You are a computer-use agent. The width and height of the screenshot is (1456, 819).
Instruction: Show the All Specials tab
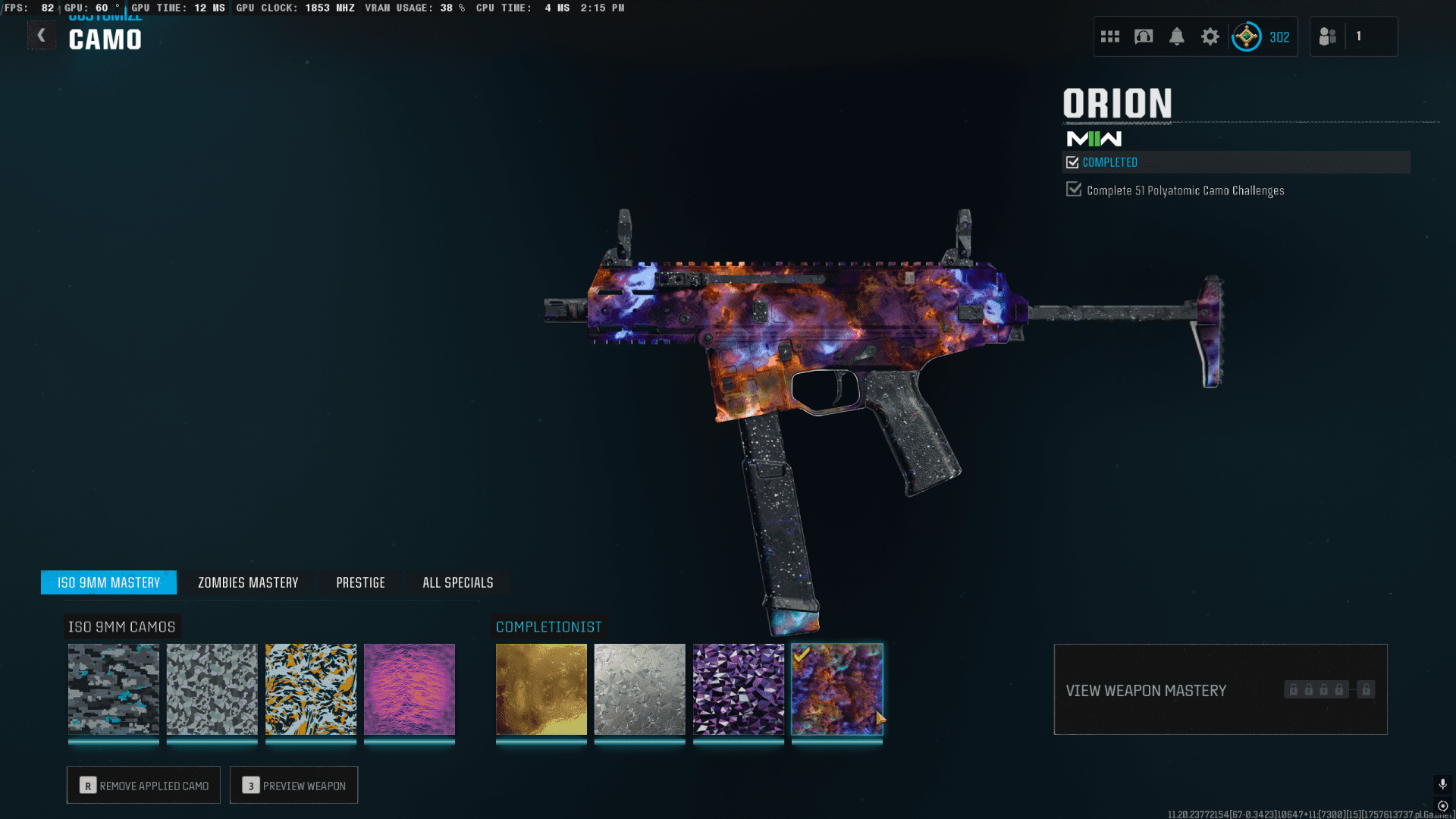click(457, 582)
